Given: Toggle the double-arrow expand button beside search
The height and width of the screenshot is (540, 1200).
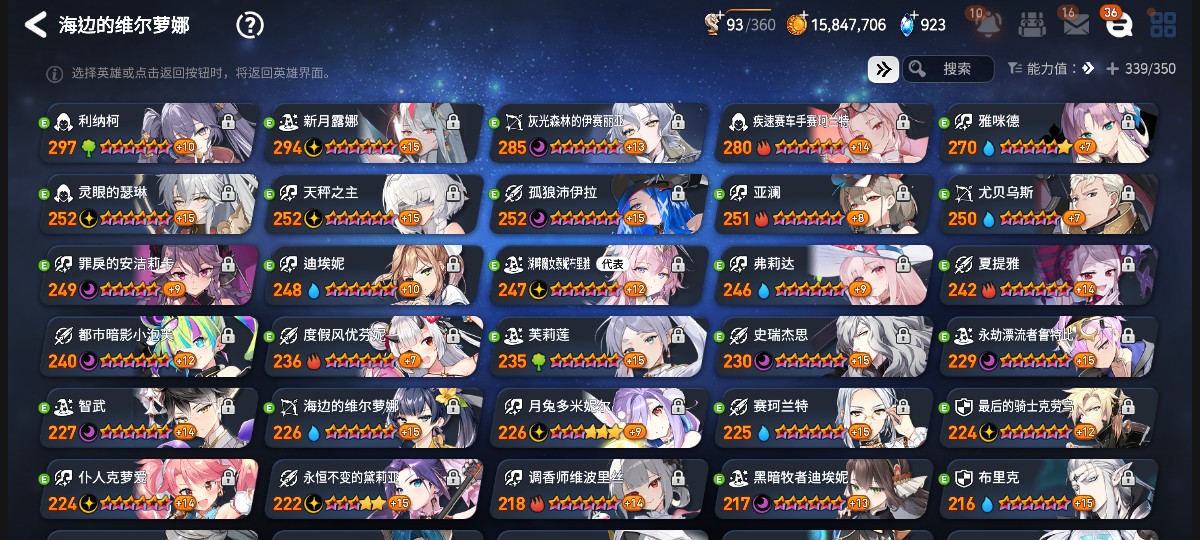Looking at the screenshot, I should [883, 69].
